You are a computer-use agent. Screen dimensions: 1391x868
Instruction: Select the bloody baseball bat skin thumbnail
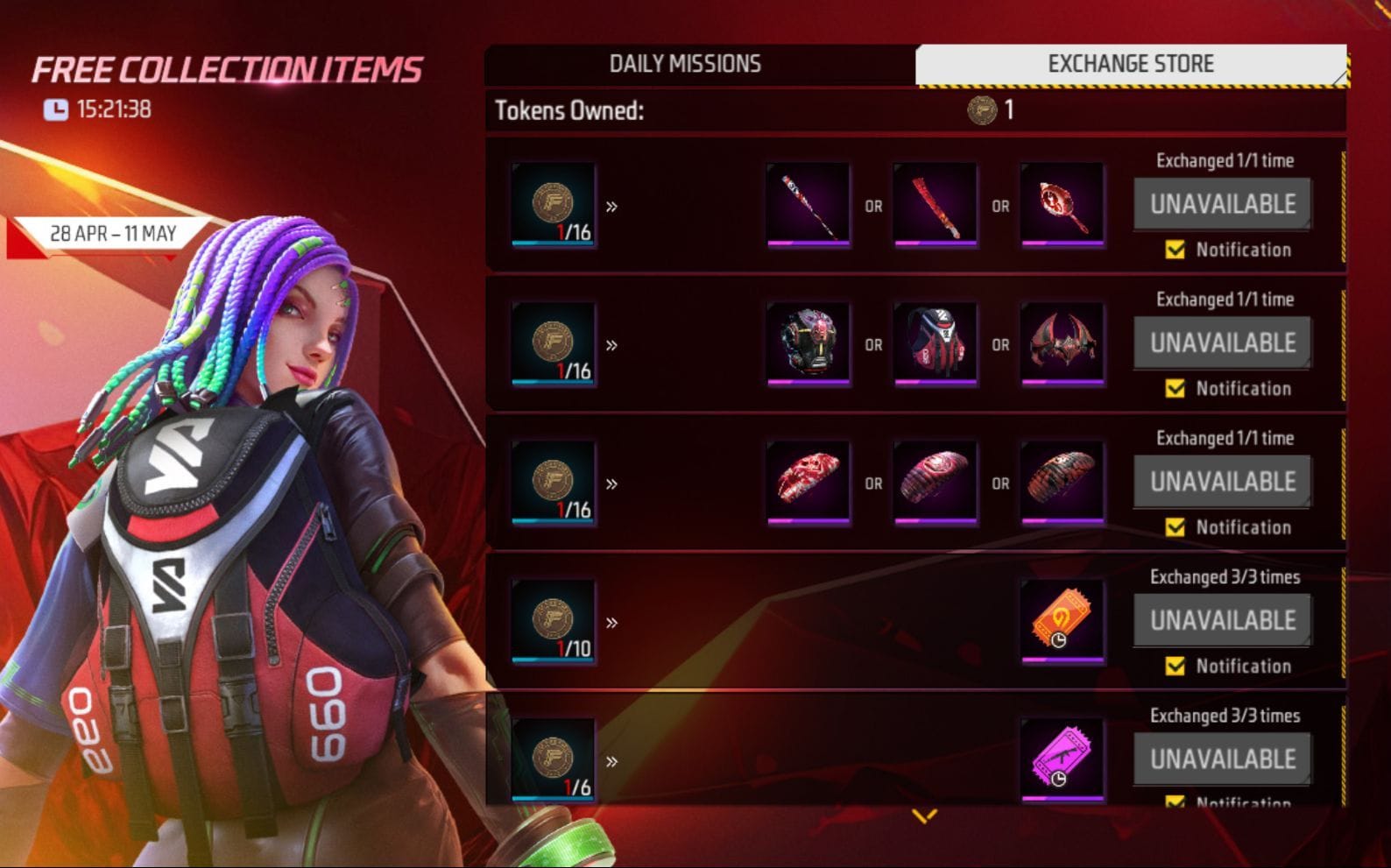pos(808,205)
